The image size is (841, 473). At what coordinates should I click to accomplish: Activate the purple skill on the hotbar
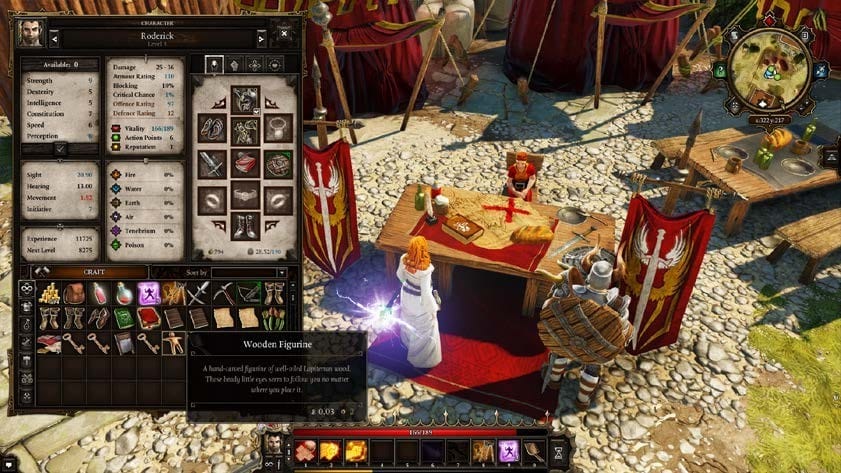pyautogui.click(x=508, y=451)
